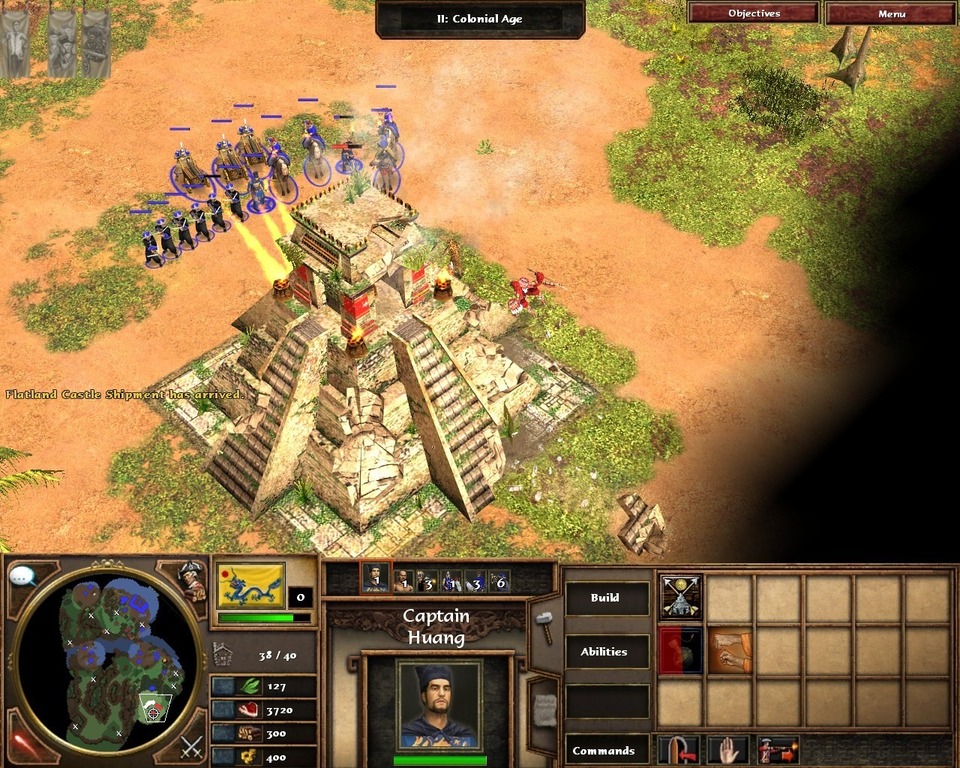The width and height of the screenshot is (960, 768).
Task: Activate the red bomb ability icon
Action: (x=681, y=651)
